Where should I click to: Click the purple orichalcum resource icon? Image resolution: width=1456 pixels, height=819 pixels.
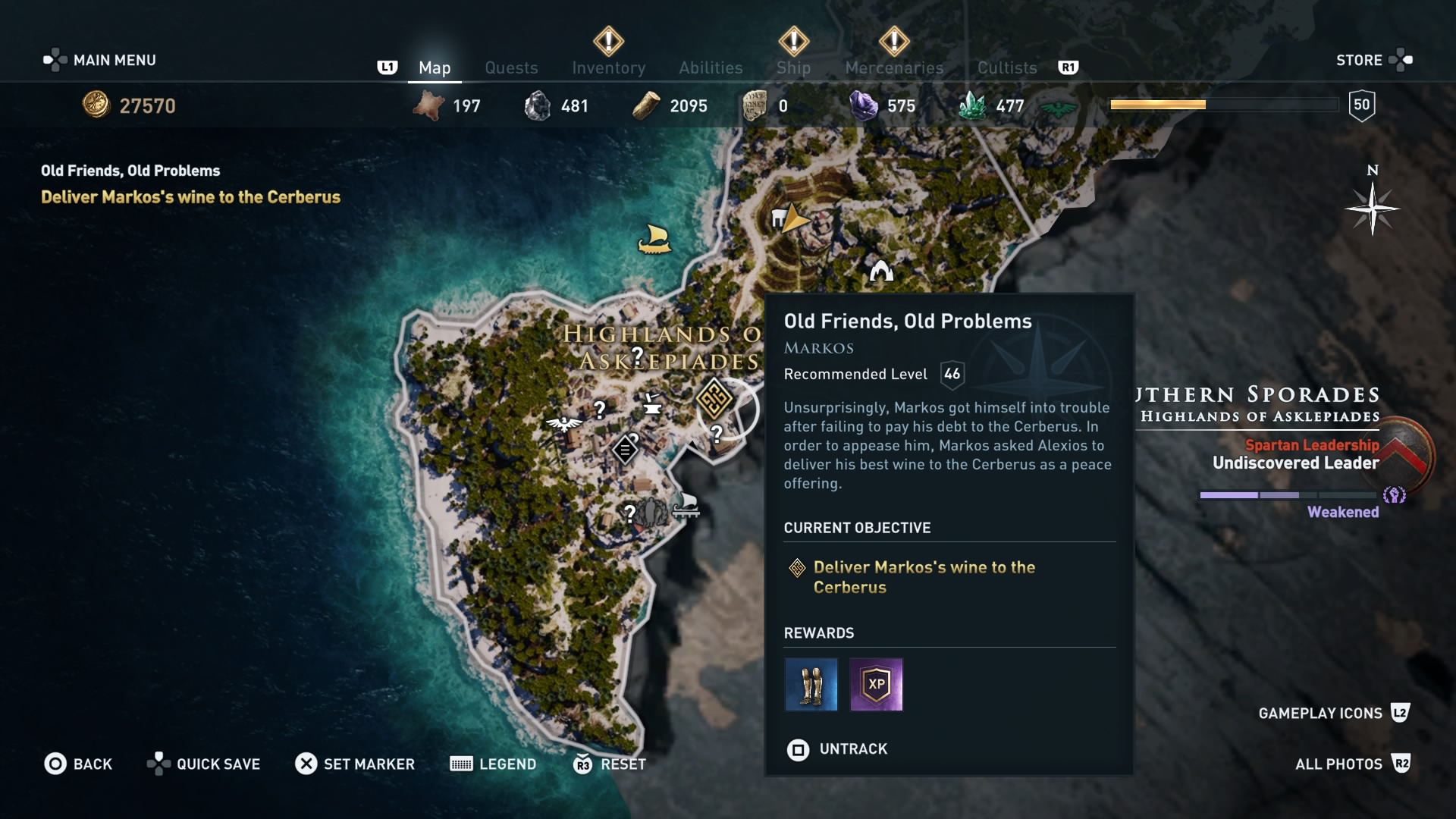pyautogui.click(x=864, y=105)
